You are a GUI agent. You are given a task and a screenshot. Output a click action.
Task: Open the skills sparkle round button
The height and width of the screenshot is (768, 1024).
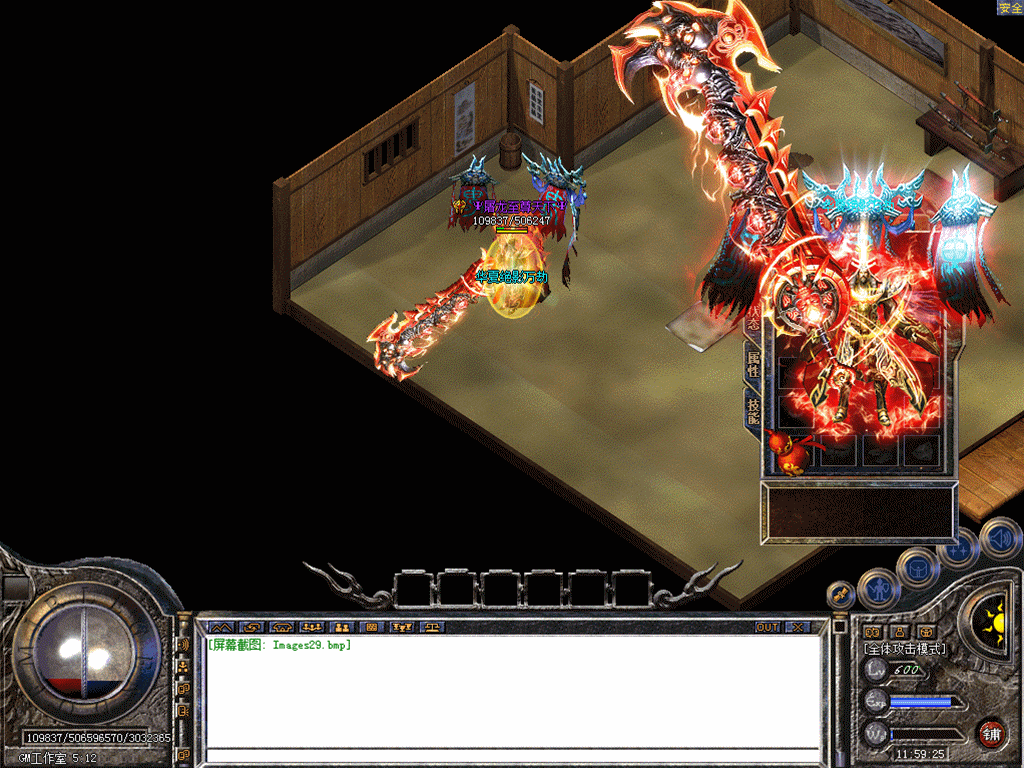tap(957, 548)
